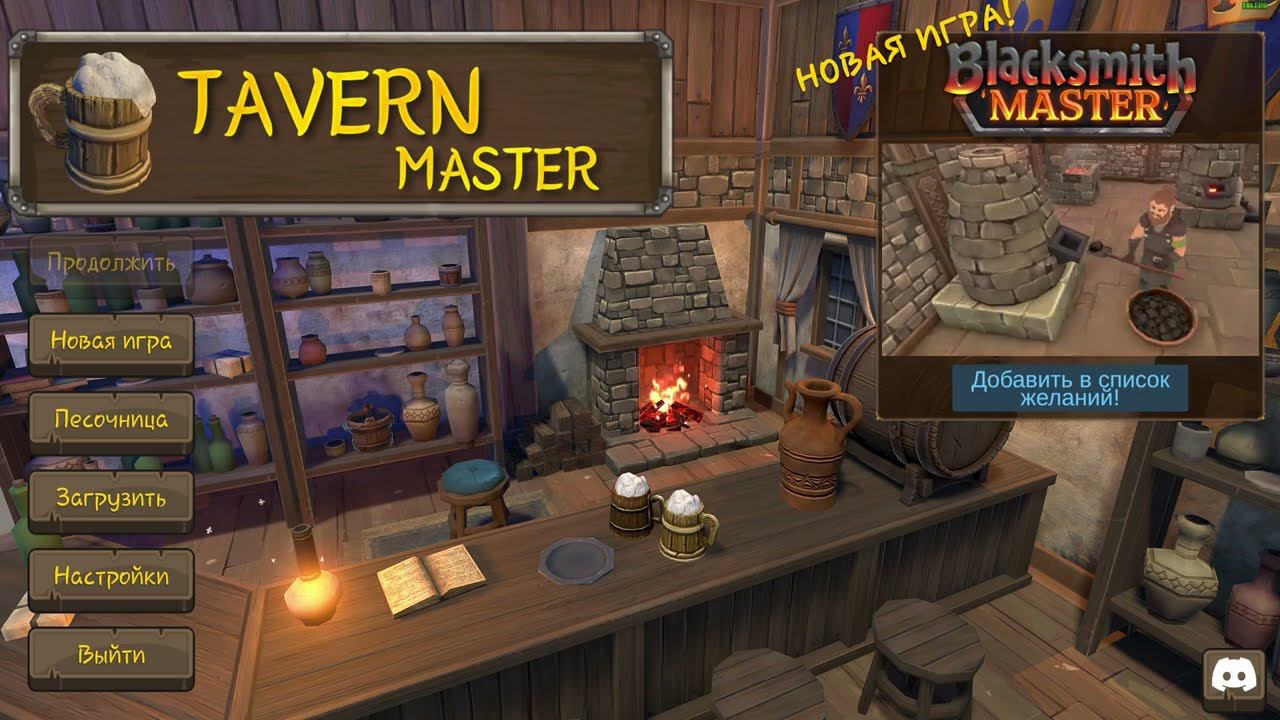Click the НОВАЯ ИГРА! promo label
The width and height of the screenshot is (1280, 720).
(x=880, y=45)
